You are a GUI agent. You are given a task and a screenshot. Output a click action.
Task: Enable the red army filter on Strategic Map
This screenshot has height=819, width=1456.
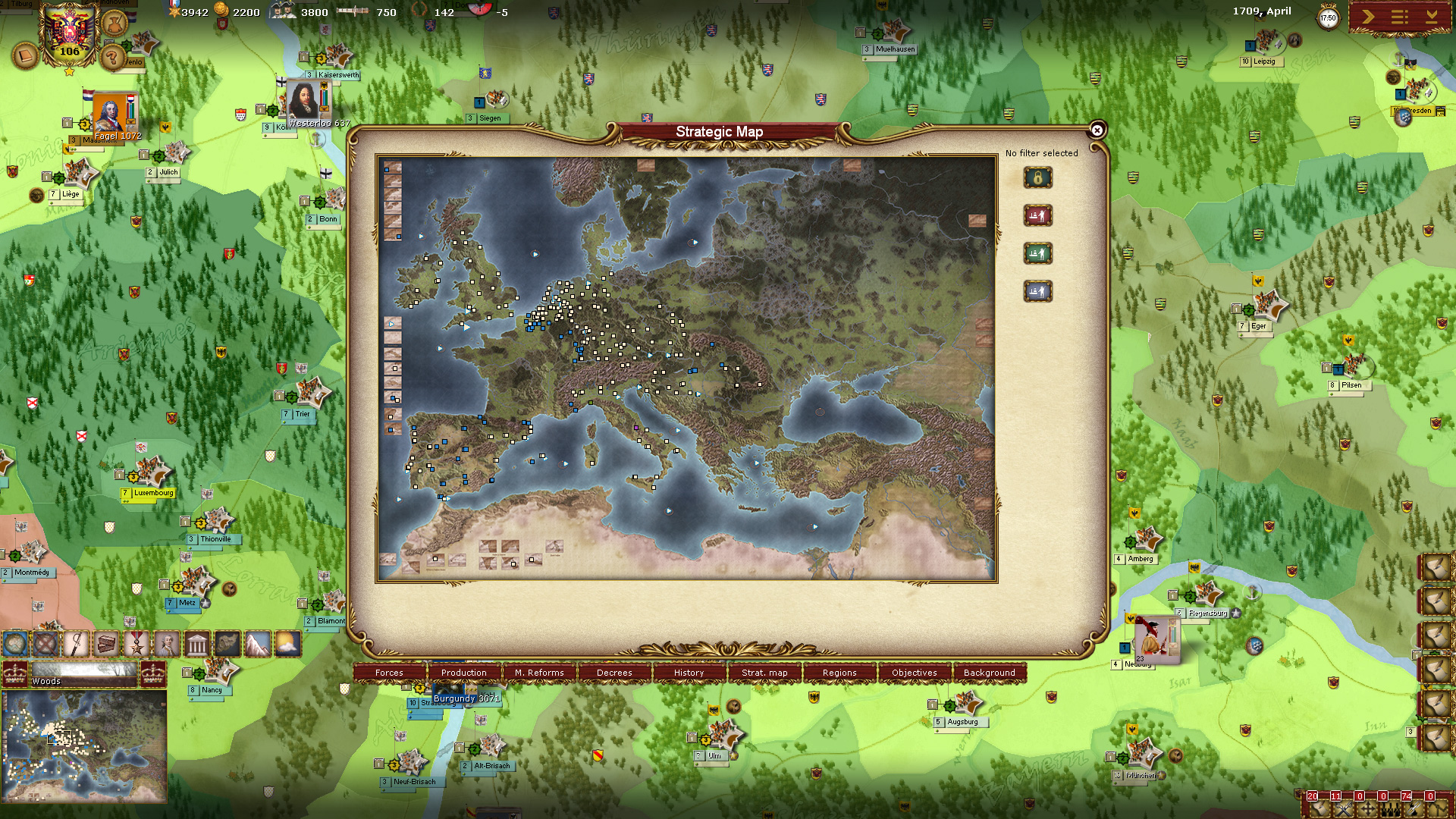(x=1038, y=216)
